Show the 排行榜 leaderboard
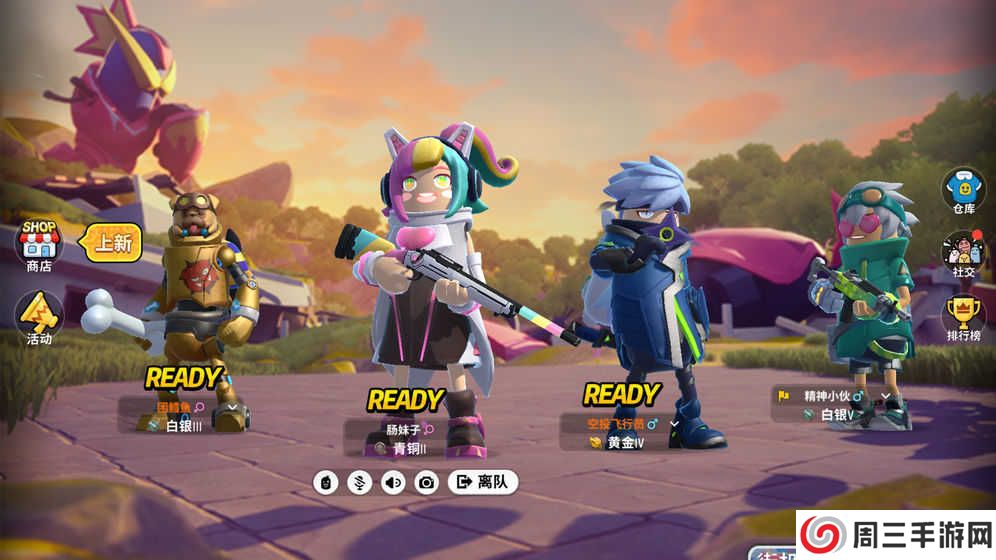Screen dimensions: 996x560 (962, 319)
